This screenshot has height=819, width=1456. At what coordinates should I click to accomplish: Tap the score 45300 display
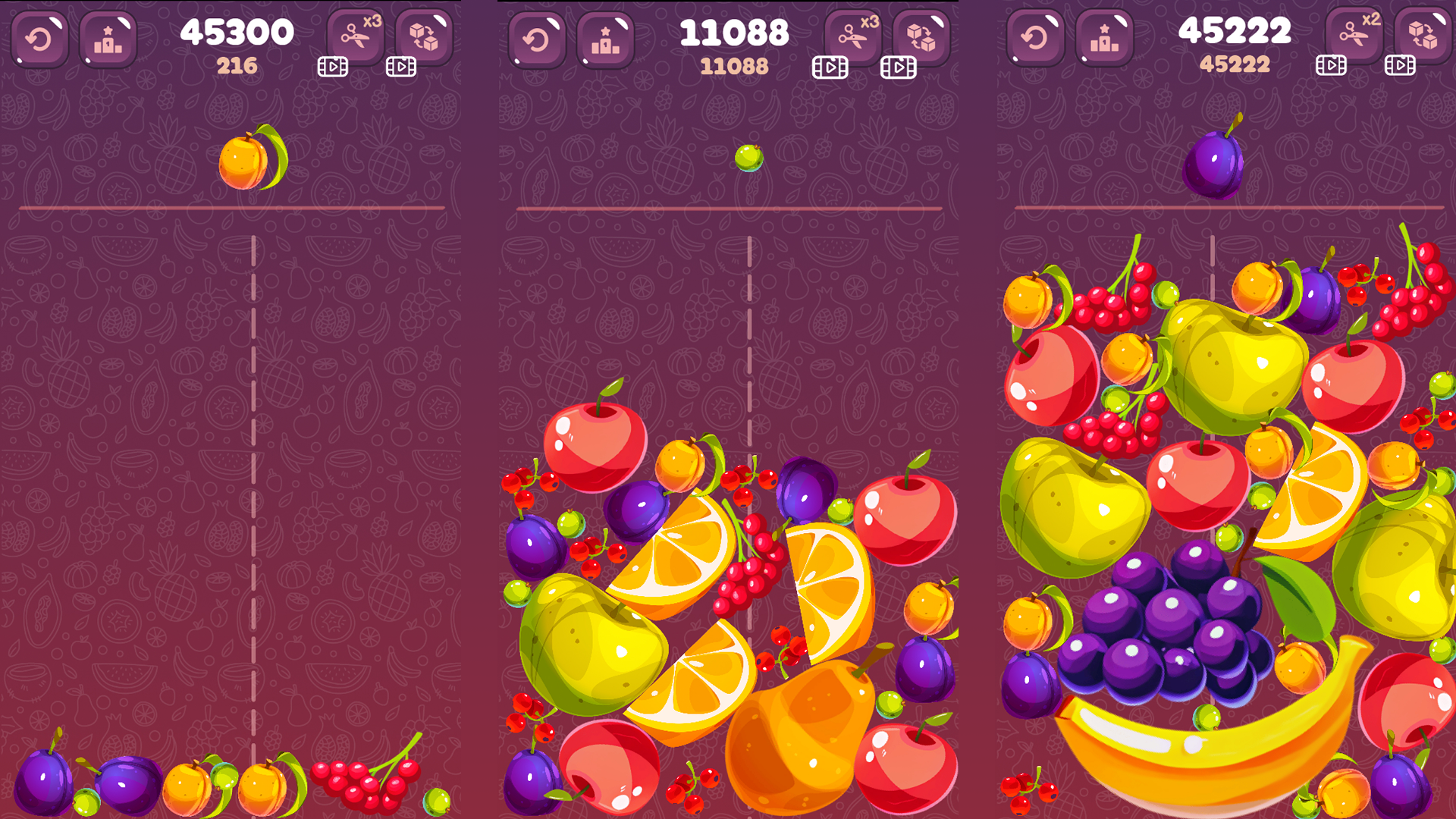[x=237, y=31]
